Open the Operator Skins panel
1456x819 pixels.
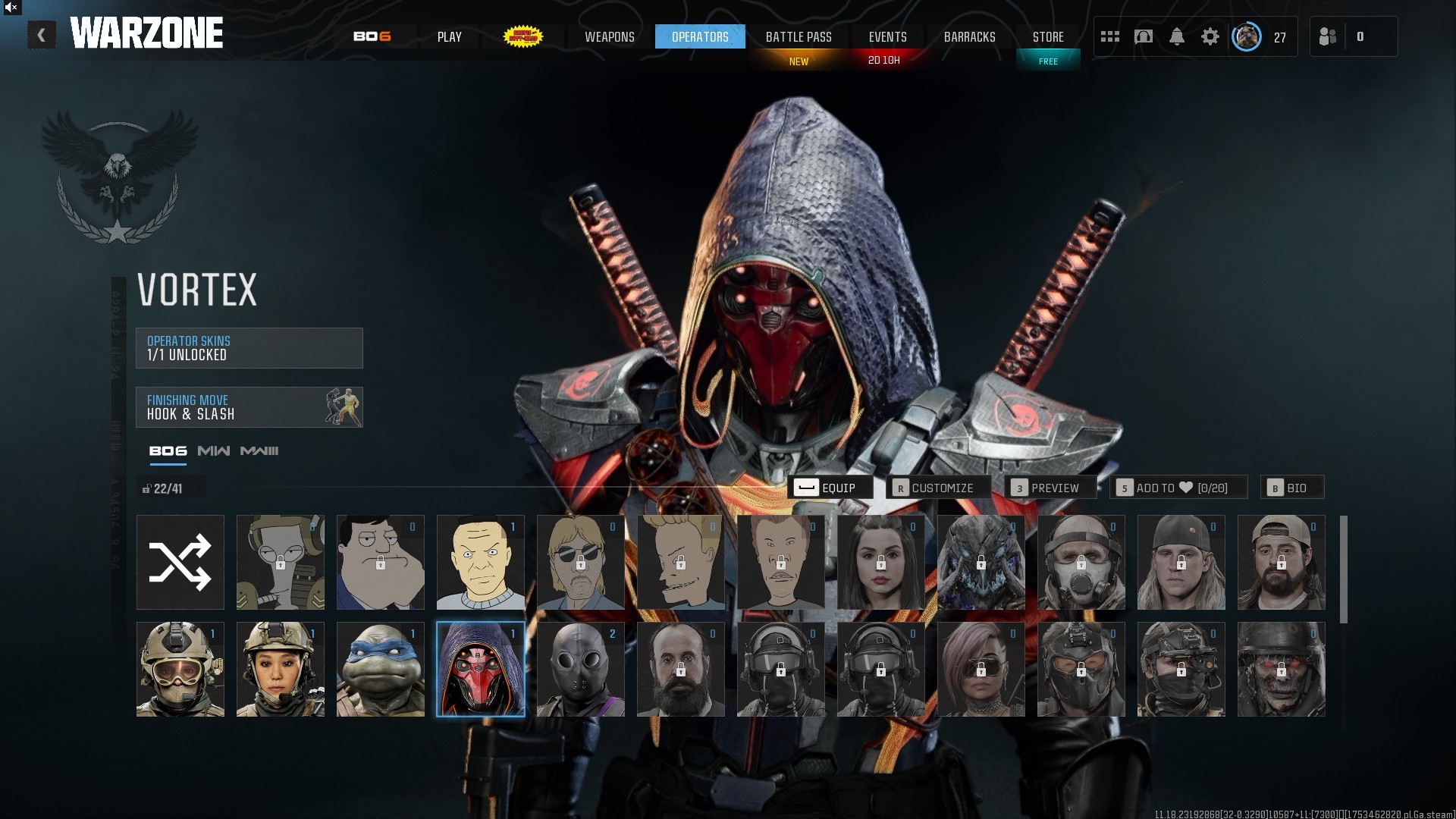249,348
